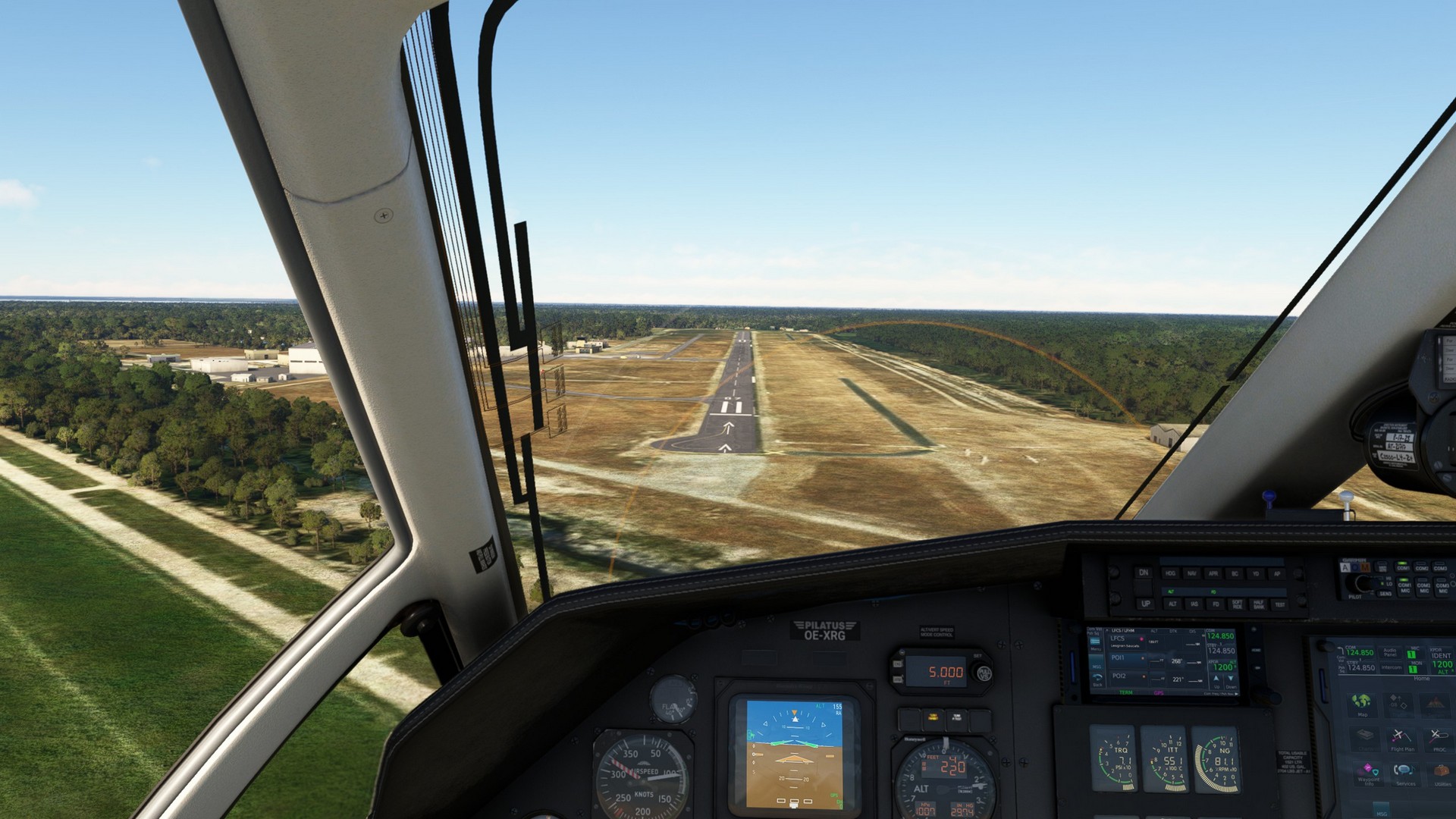Tap the Back button on small GPS
The height and width of the screenshot is (819, 1456).
click(1097, 680)
